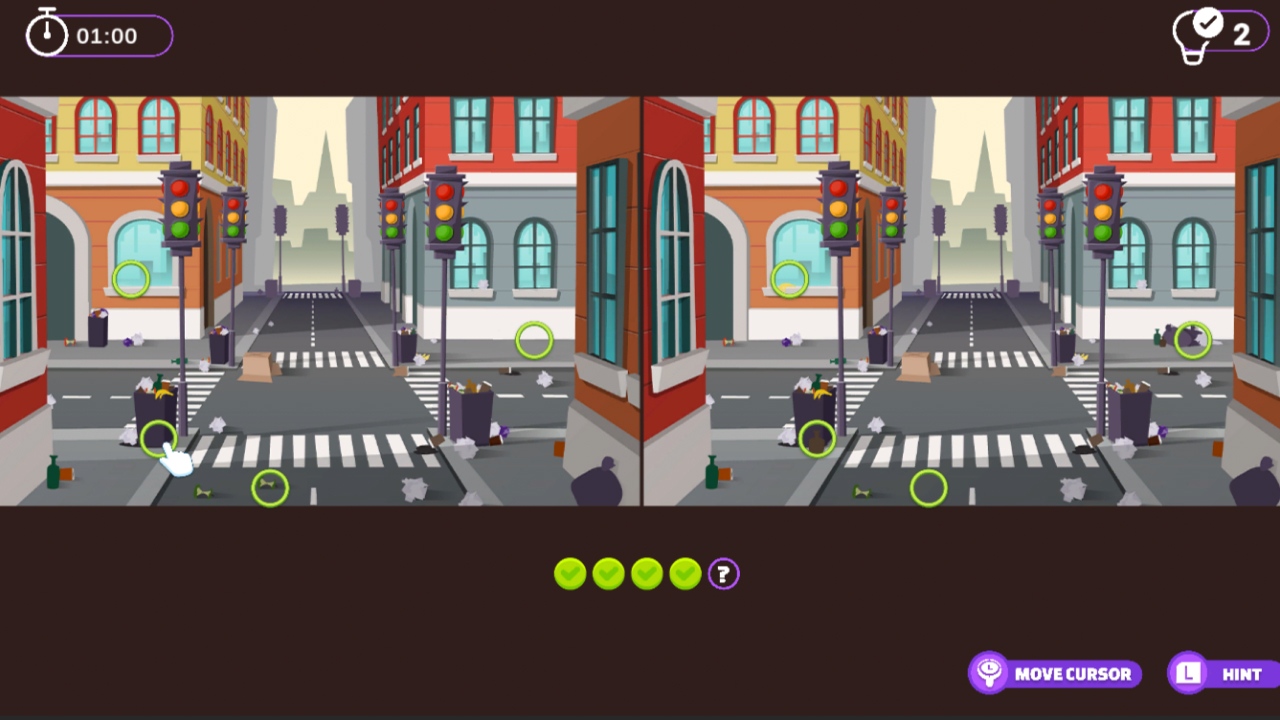Click the first green checkmark difference marker
The height and width of the screenshot is (720, 1280).
pos(569,573)
